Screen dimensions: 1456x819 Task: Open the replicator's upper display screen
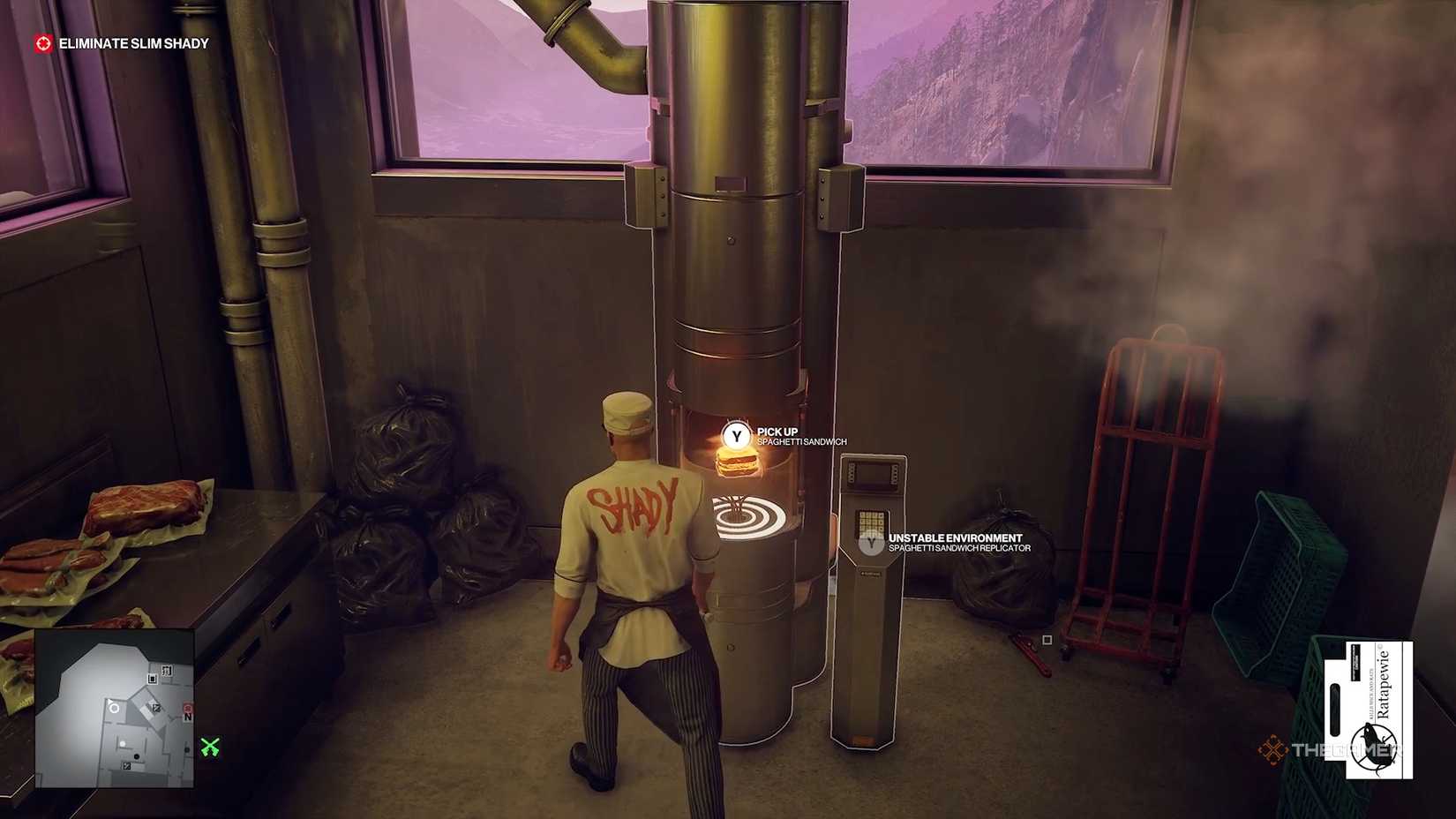point(874,477)
